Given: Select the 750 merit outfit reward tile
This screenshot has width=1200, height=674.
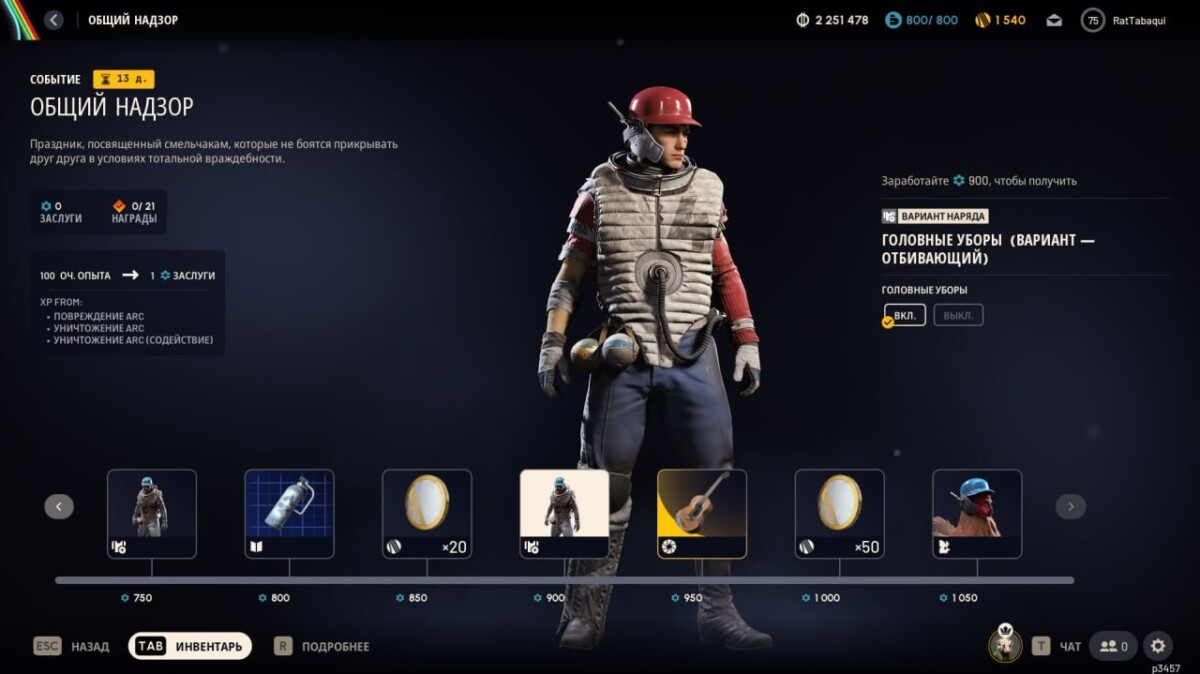Looking at the screenshot, I should pos(152,513).
